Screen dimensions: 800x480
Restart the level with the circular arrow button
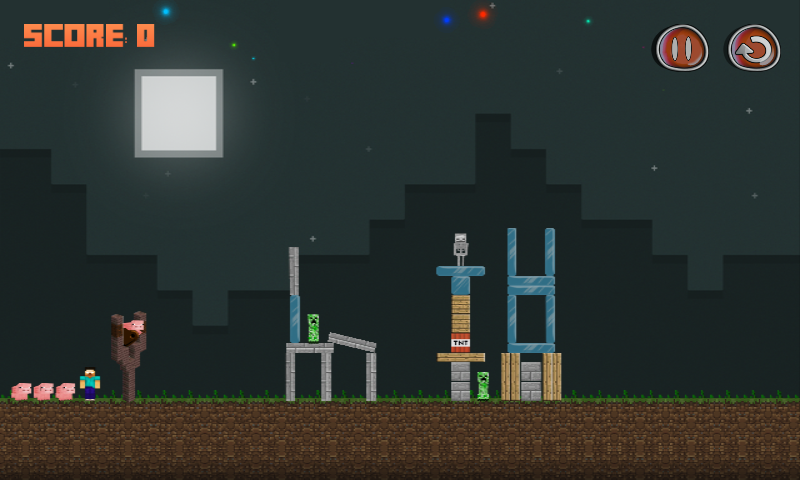click(x=754, y=48)
